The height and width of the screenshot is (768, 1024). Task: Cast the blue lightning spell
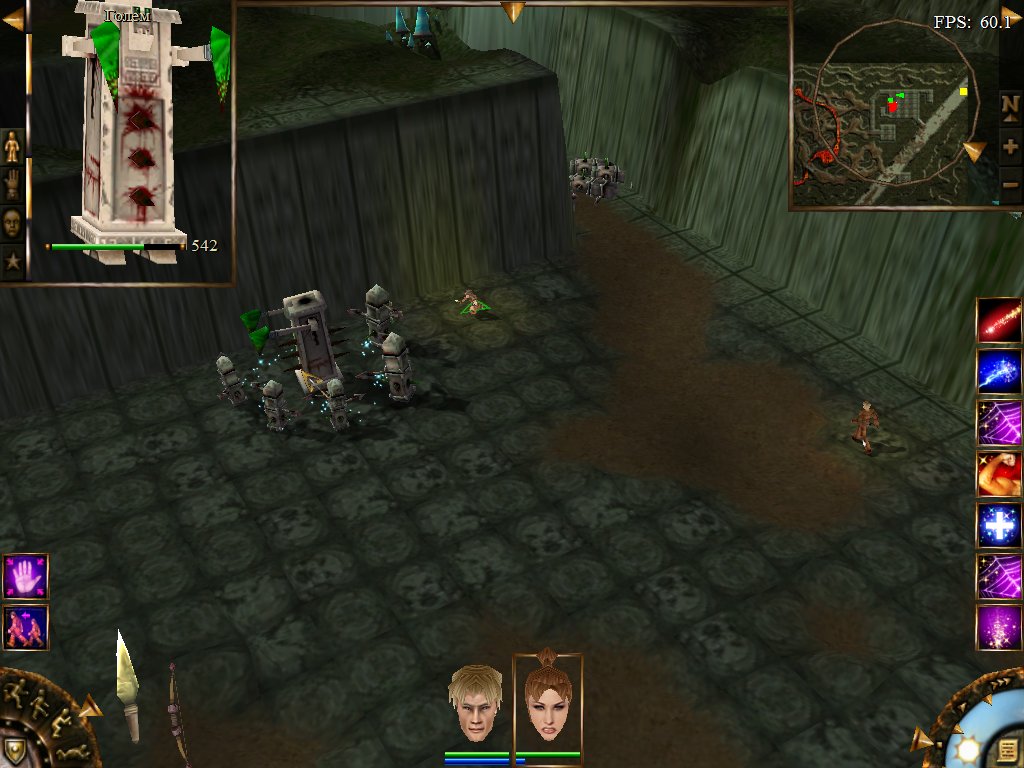pyautogui.click(x=998, y=371)
